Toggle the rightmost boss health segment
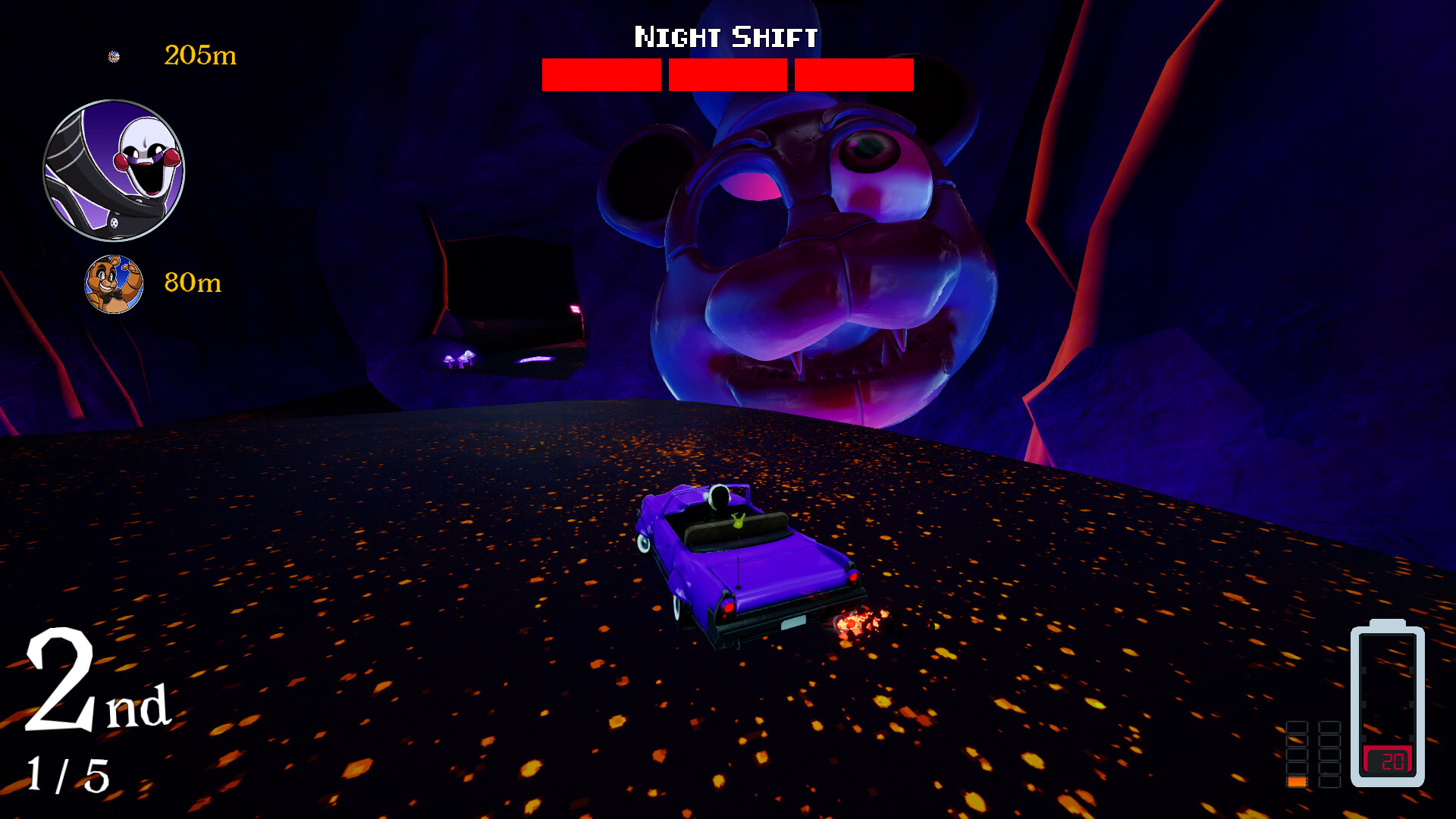Screen dimensions: 1456x819 pos(852,74)
